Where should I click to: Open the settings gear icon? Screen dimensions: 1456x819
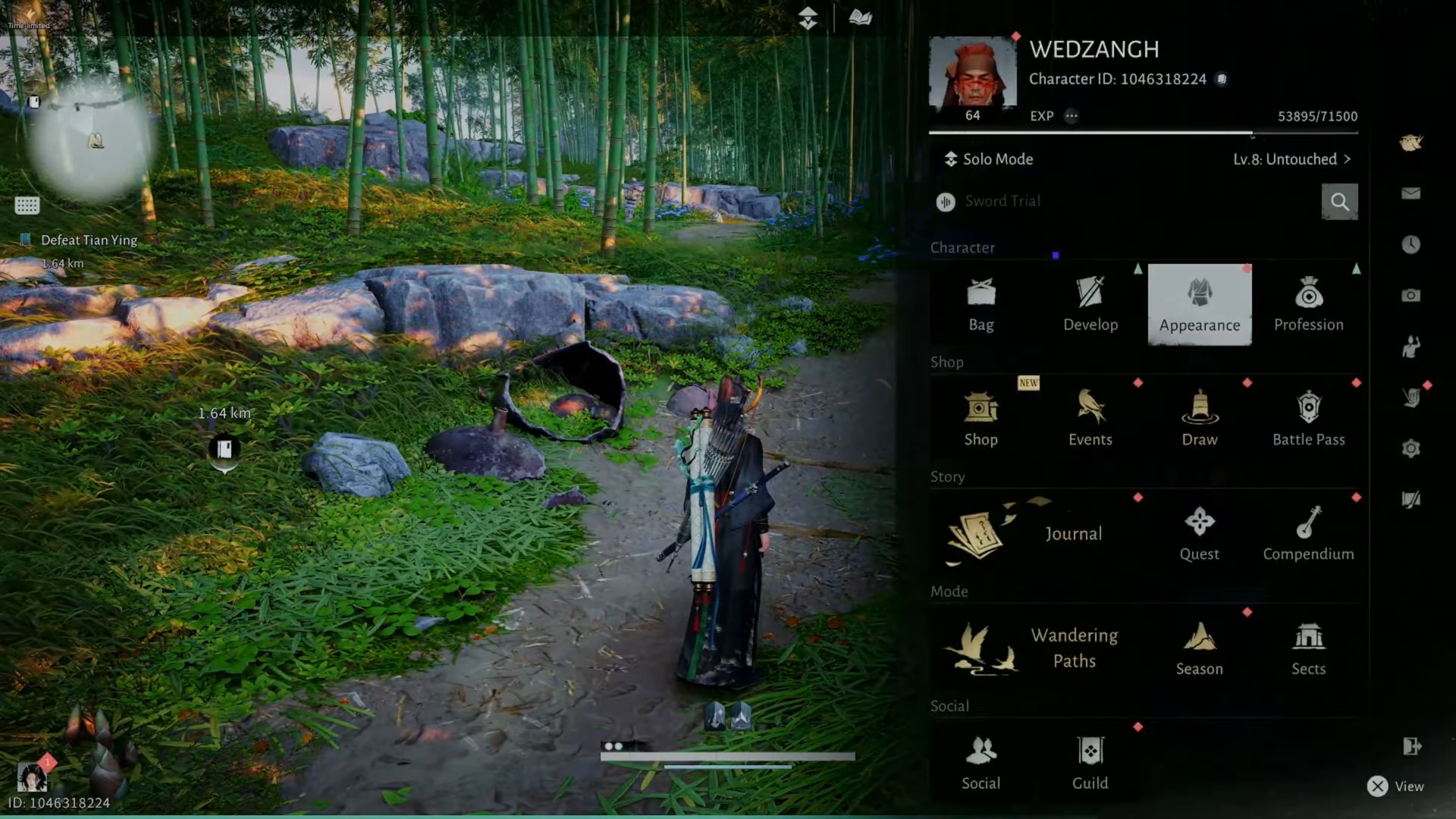(x=1410, y=448)
